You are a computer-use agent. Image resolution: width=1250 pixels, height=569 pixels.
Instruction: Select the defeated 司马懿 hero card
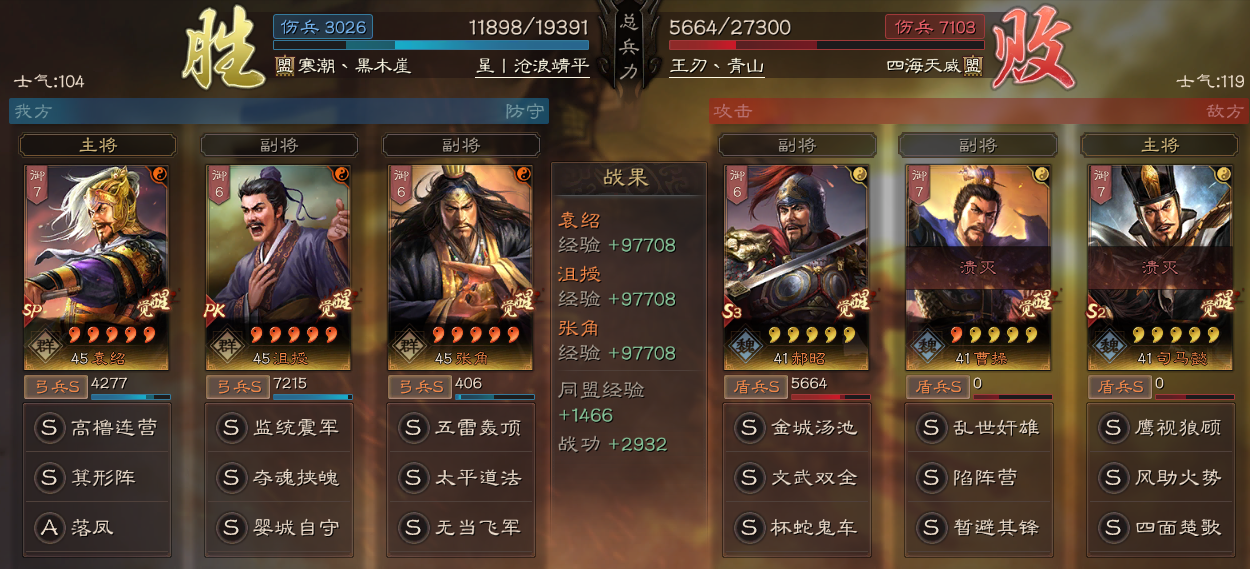[x=1159, y=267]
